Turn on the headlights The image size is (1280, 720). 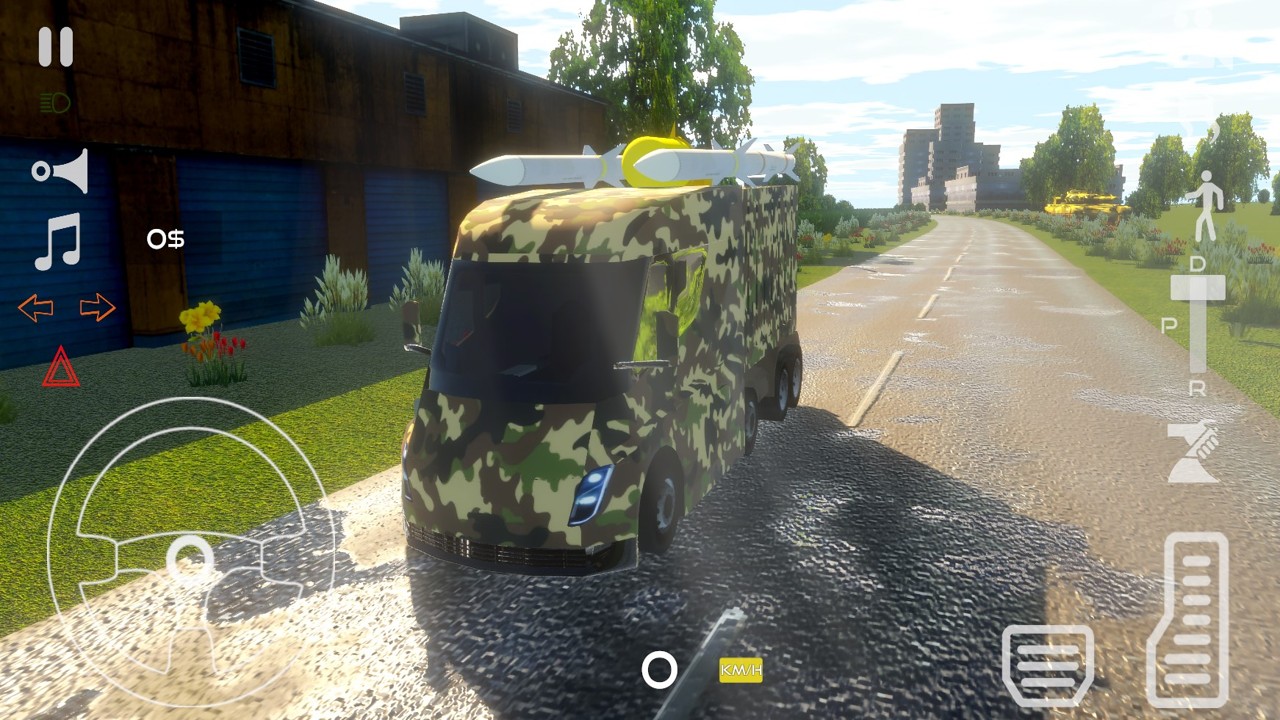pyautogui.click(x=55, y=100)
